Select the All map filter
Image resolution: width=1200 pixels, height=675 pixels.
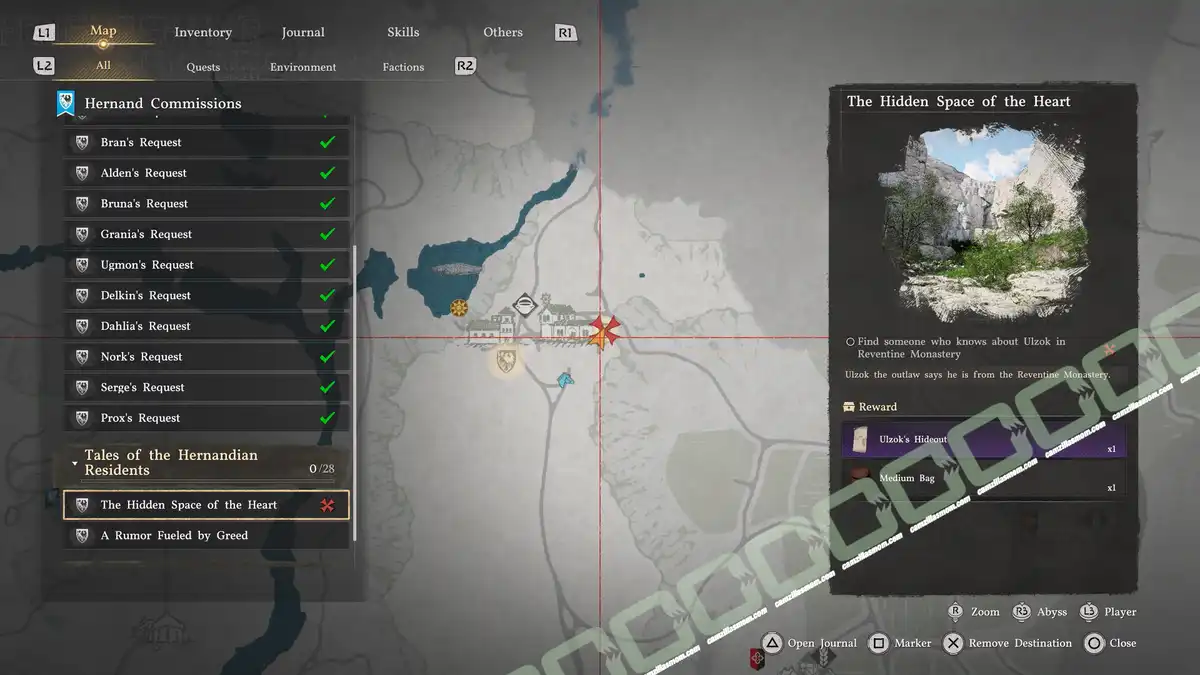click(103, 66)
